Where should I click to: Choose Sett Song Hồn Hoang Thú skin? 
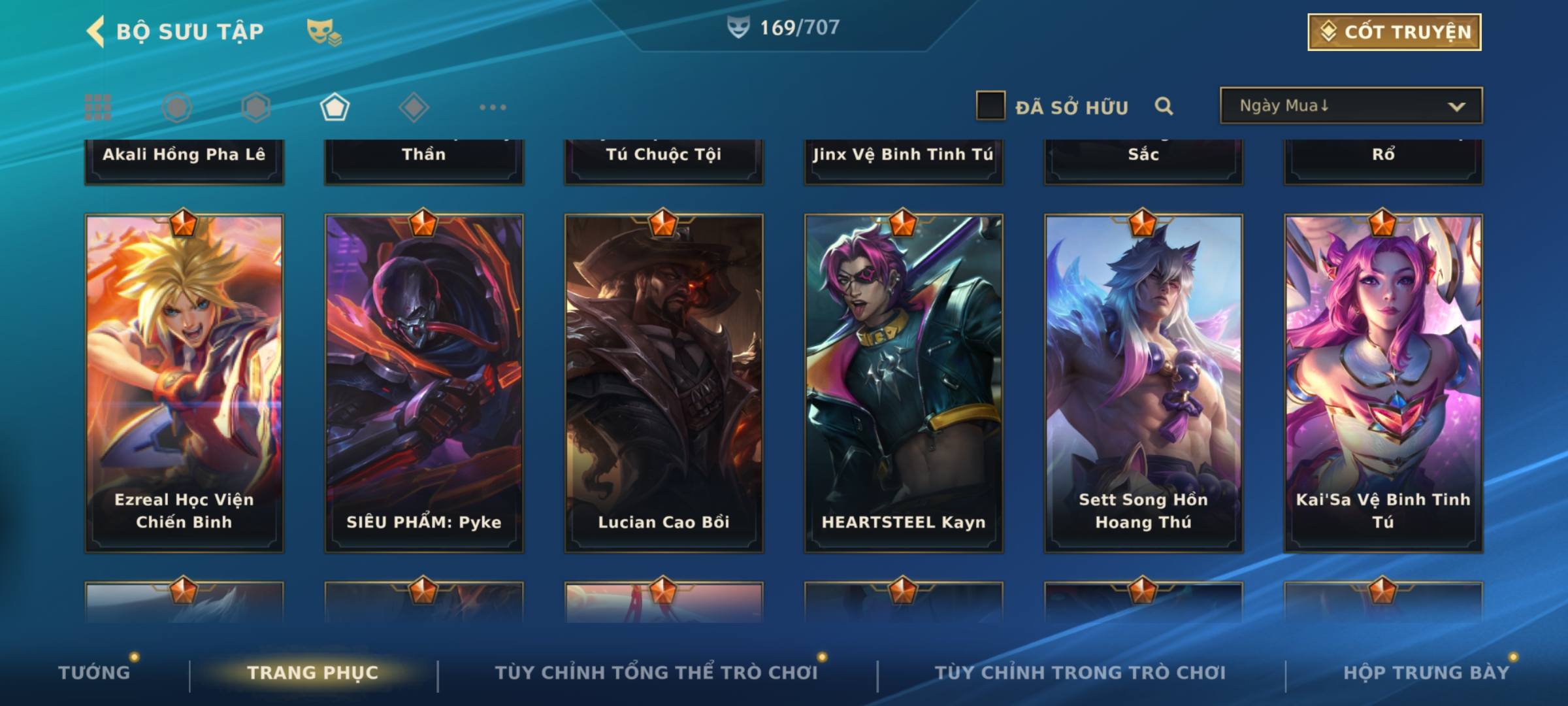(x=1143, y=383)
